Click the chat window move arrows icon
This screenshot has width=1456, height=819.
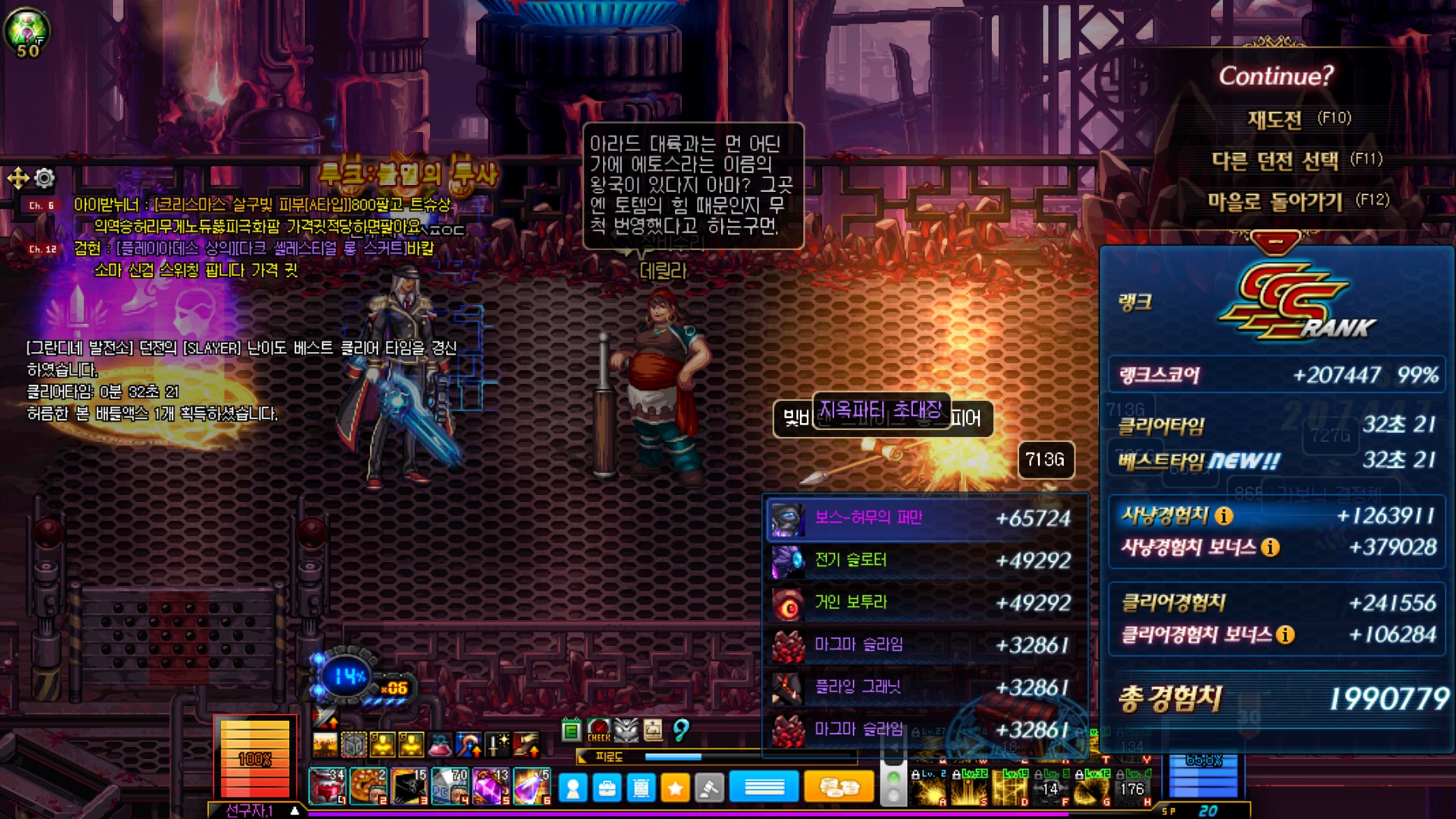(x=17, y=178)
